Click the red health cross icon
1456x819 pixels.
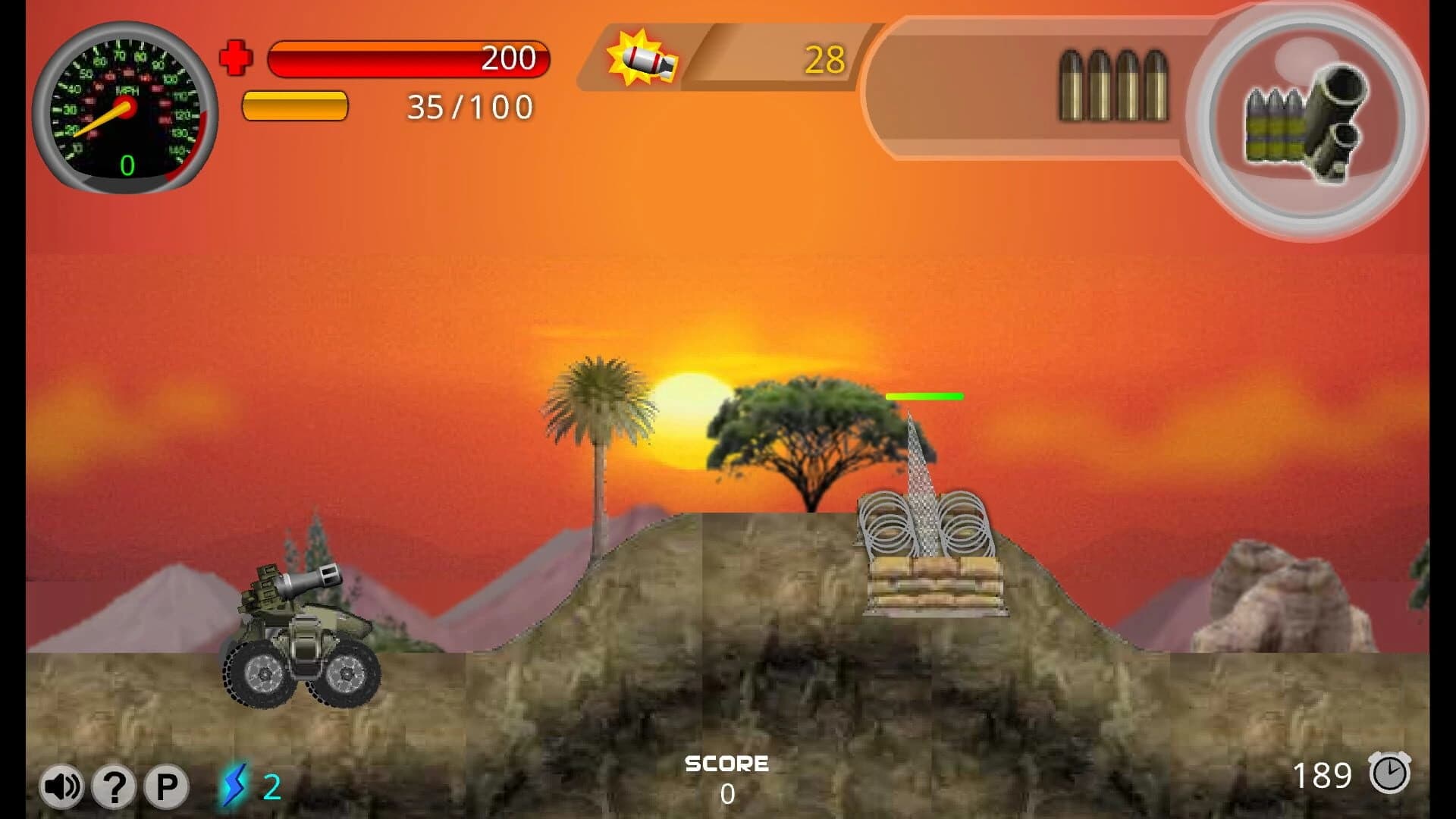point(237,58)
